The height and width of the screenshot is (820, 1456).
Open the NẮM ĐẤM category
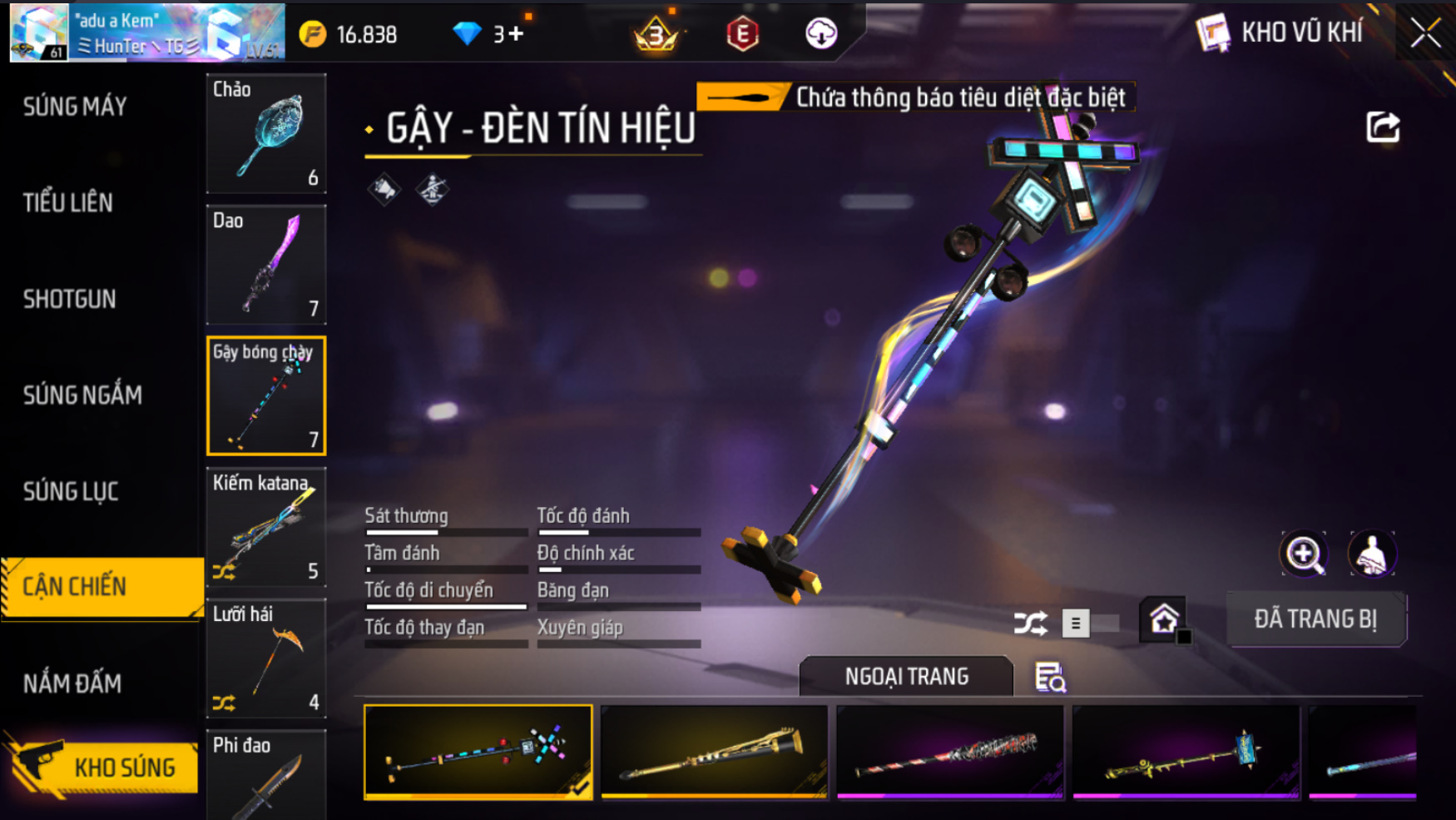pyautogui.click(x=72, y=683)
